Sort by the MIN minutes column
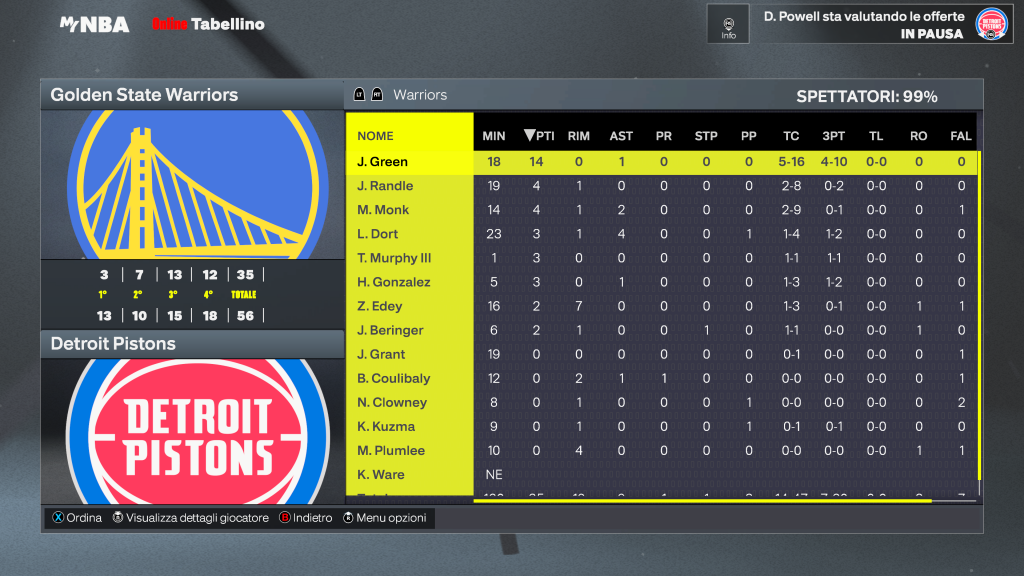The width and height of the screenshot is (1024, 576). 494,136
